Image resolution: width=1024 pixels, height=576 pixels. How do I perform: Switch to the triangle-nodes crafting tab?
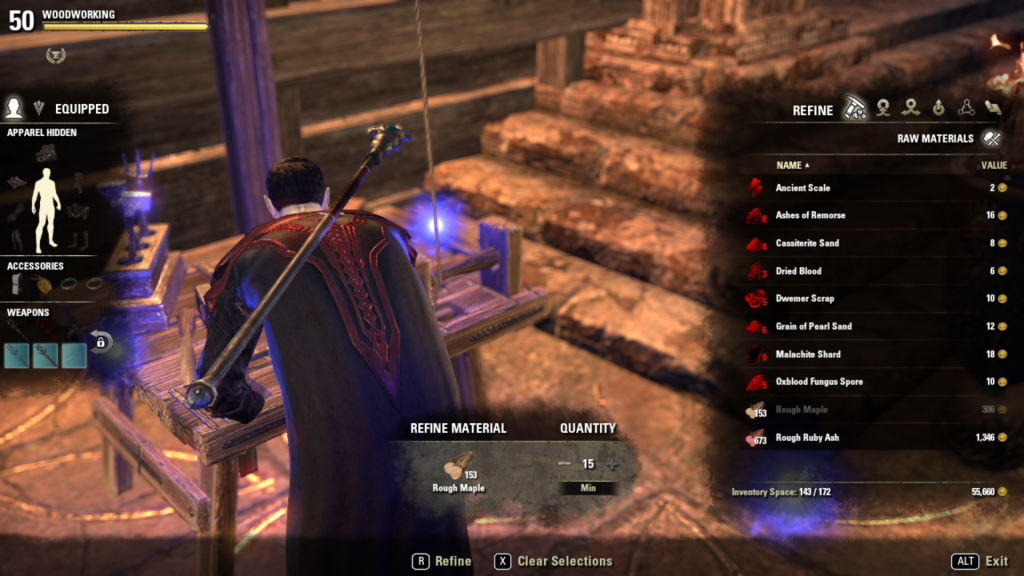coord(966,108)
